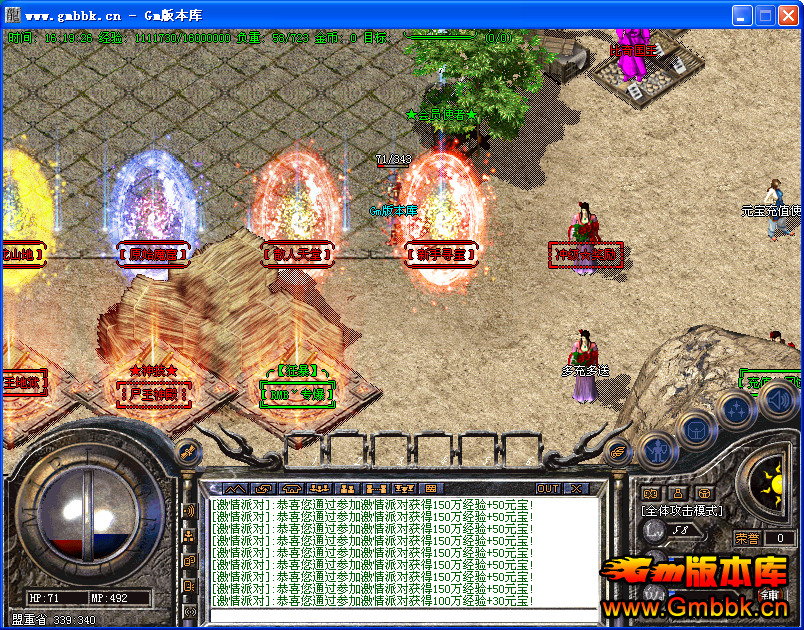Minimize the game window
Screen dimensions: 804x630
[x=742, y=15]
